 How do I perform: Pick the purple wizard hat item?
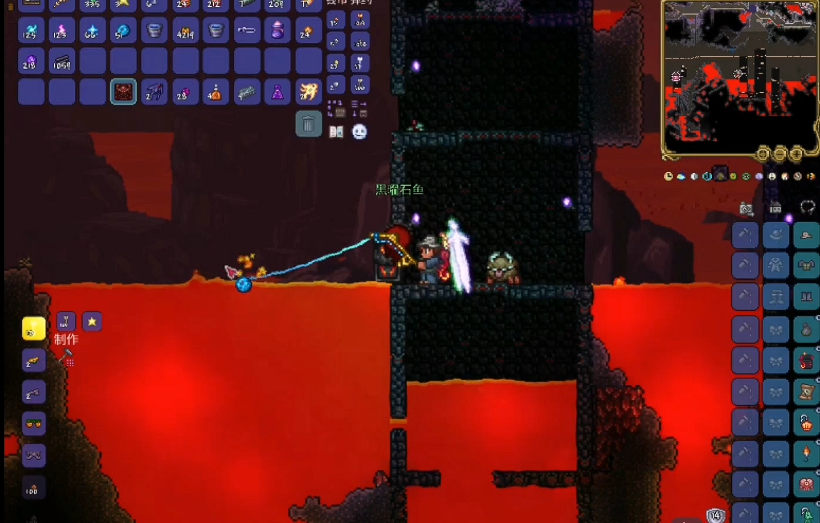pos(278,92)
